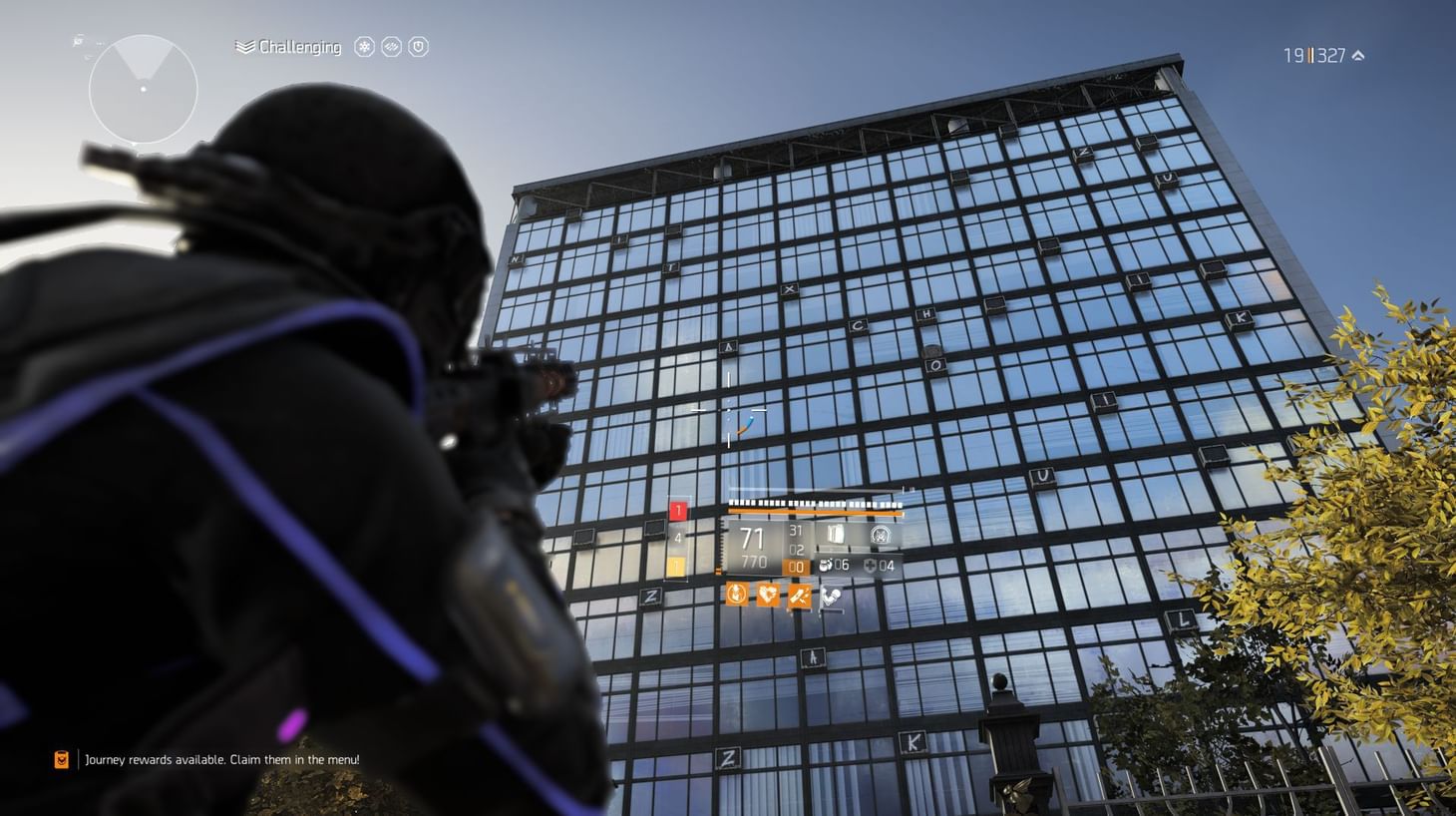This screenshot has width=1456, height=816.
Task: Click the middle octagonal status effect icon
Action: click(x=392, y=47)
